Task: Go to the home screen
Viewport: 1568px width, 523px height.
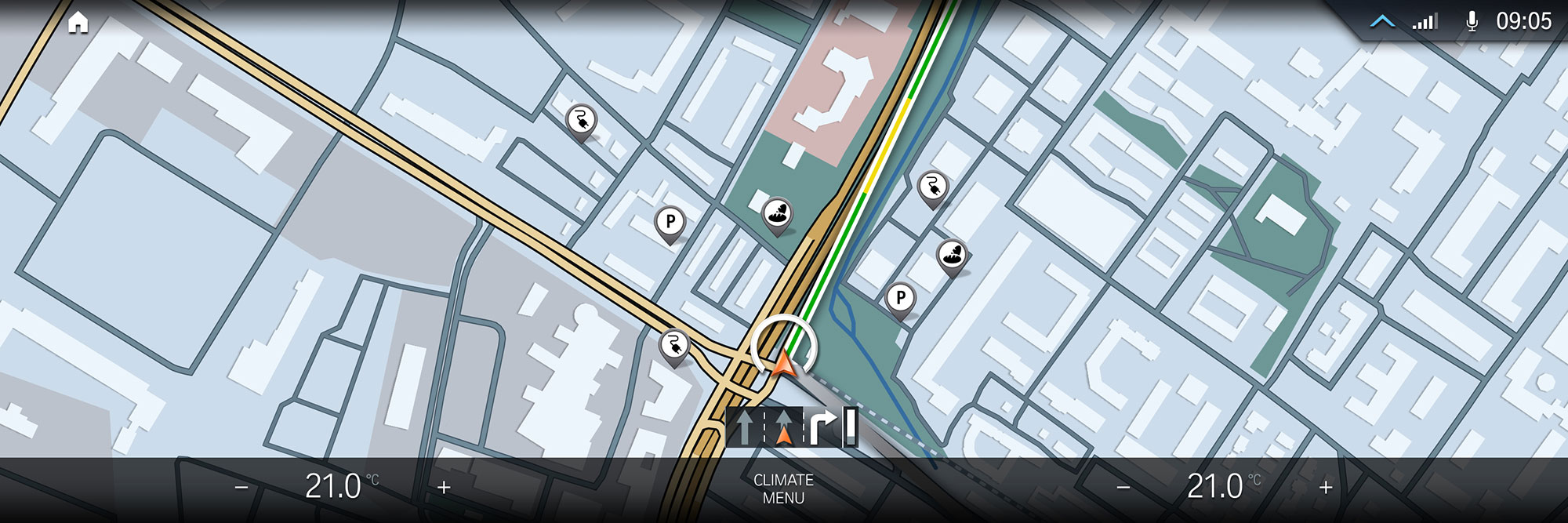Action: 78,23
